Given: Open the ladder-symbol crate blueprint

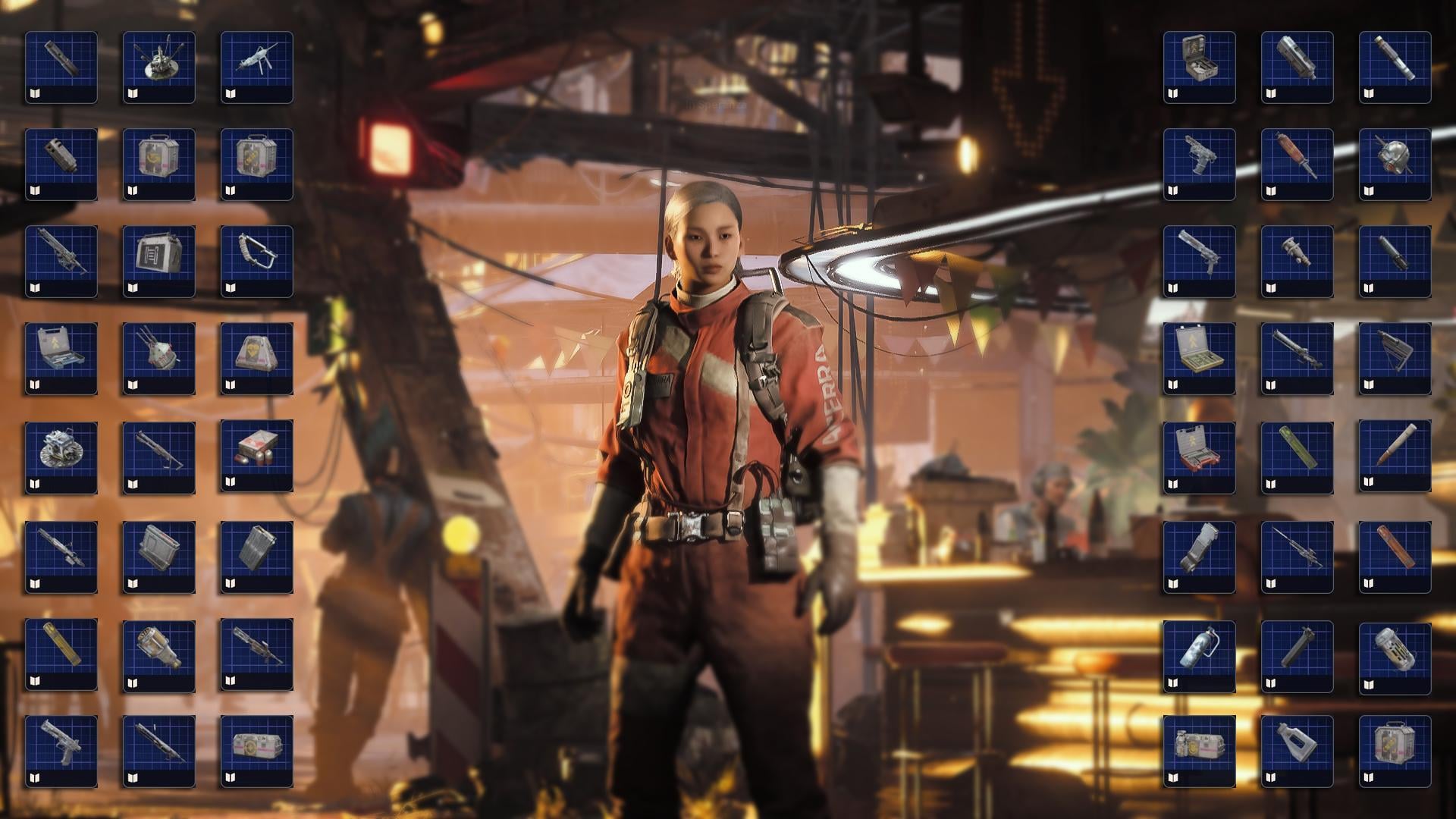Looking at the screenshot, I should coord(158,261).
